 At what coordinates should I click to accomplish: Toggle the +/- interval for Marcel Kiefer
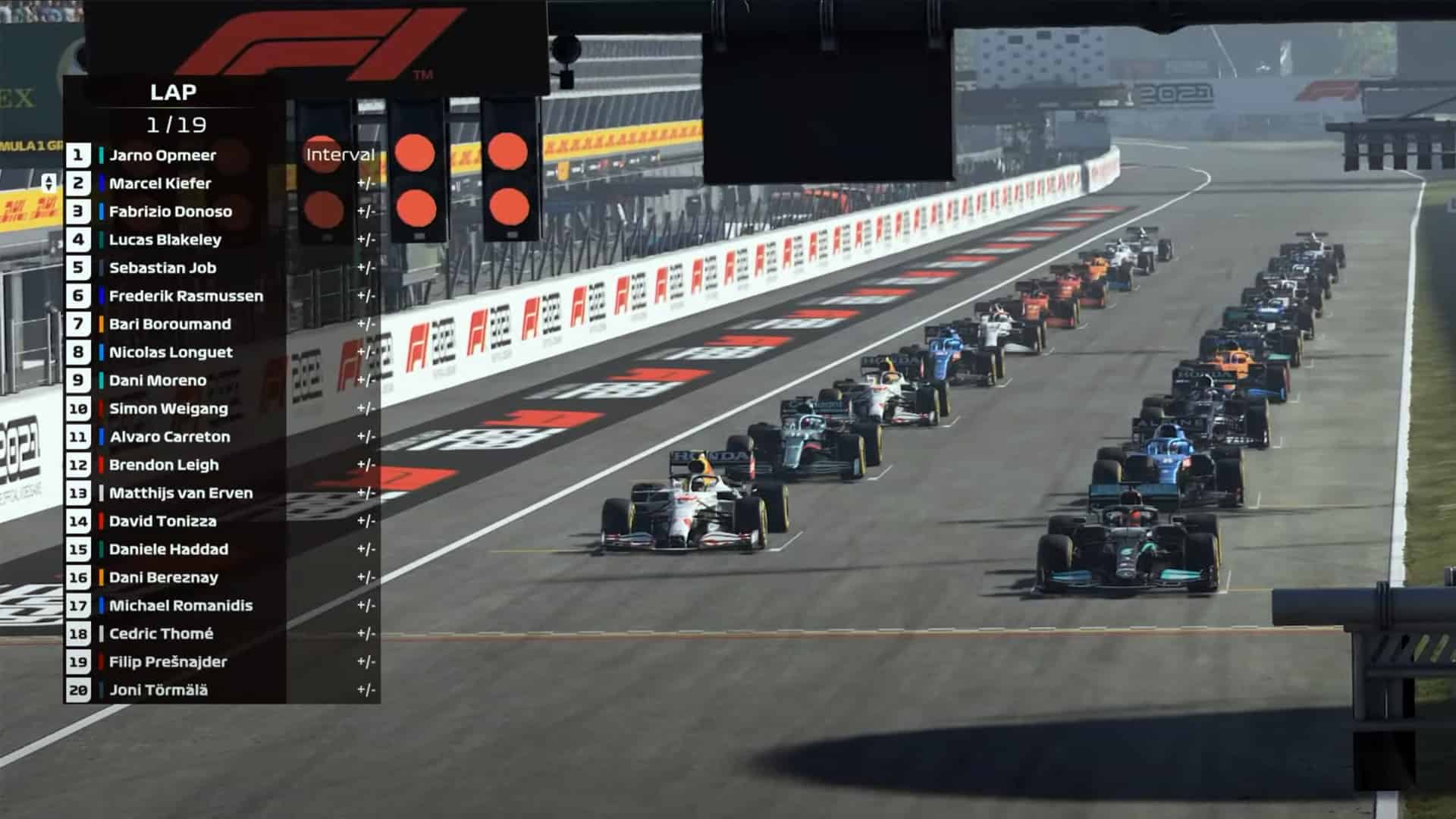point(366,184)
